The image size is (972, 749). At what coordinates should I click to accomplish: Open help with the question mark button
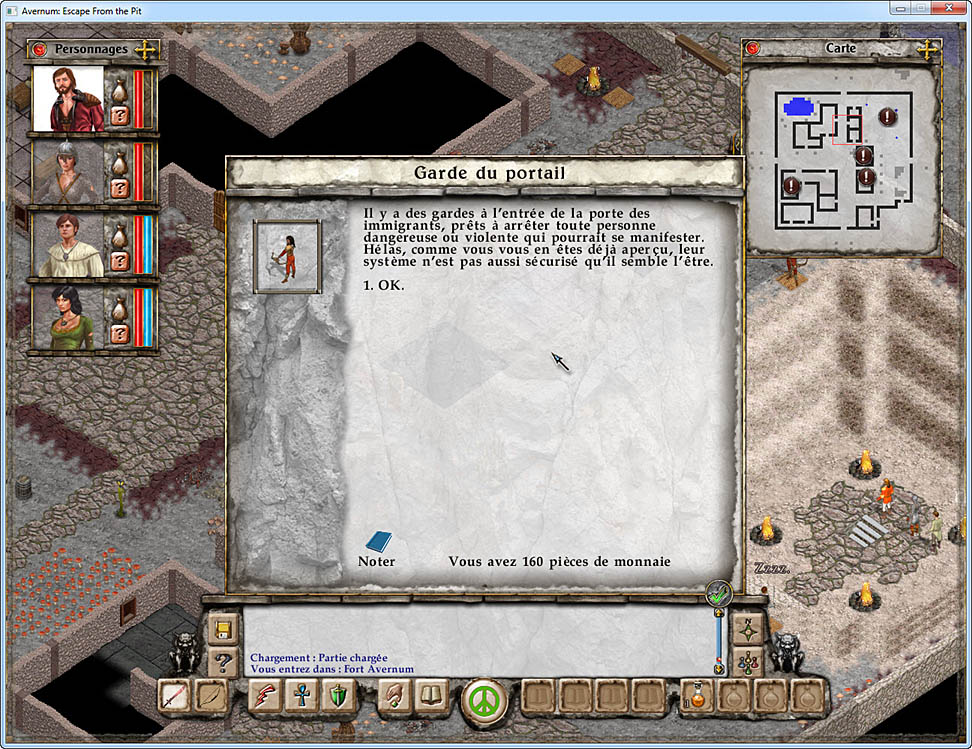222,661
